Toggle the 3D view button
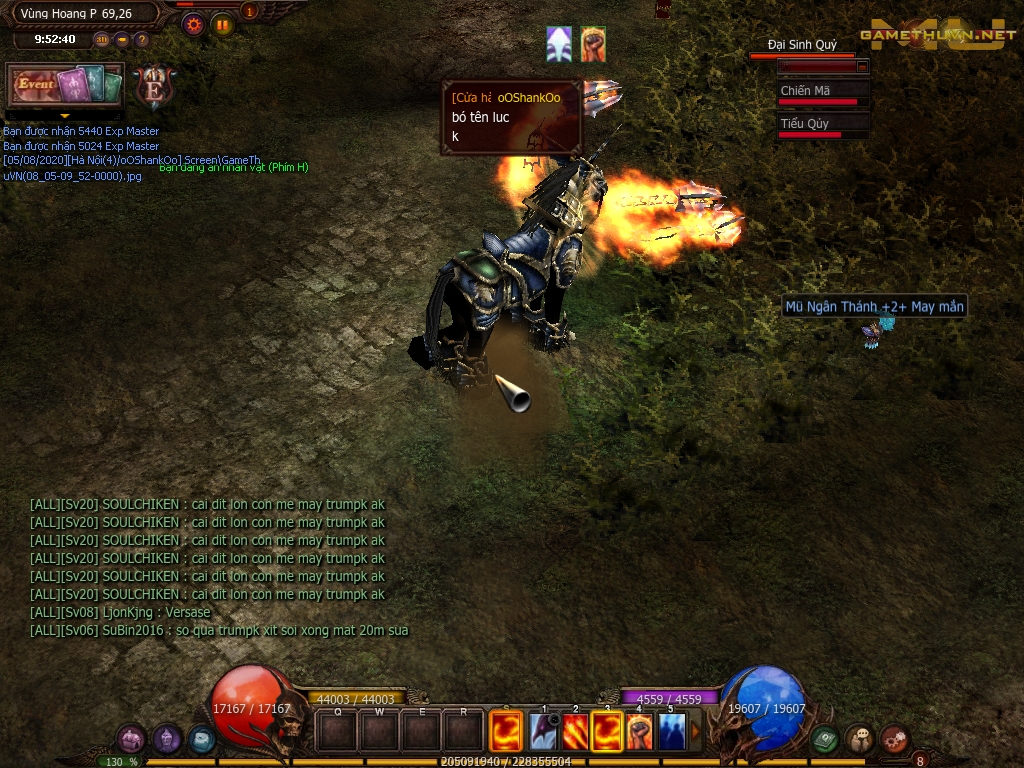The width and height of the screenshot is (1024, 768). click(x=102, y=40)
